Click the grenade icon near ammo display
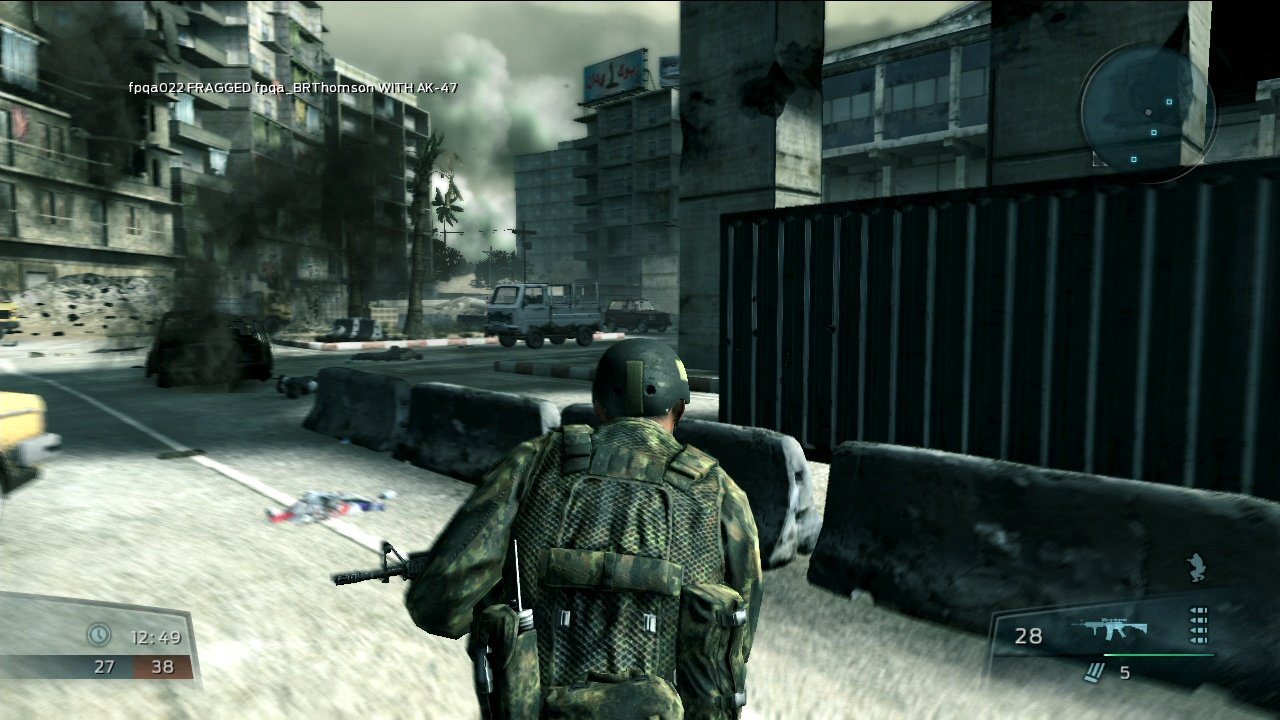This screenshot has width=1280, height=720. pyautogui.click(x=1098, y=672)
